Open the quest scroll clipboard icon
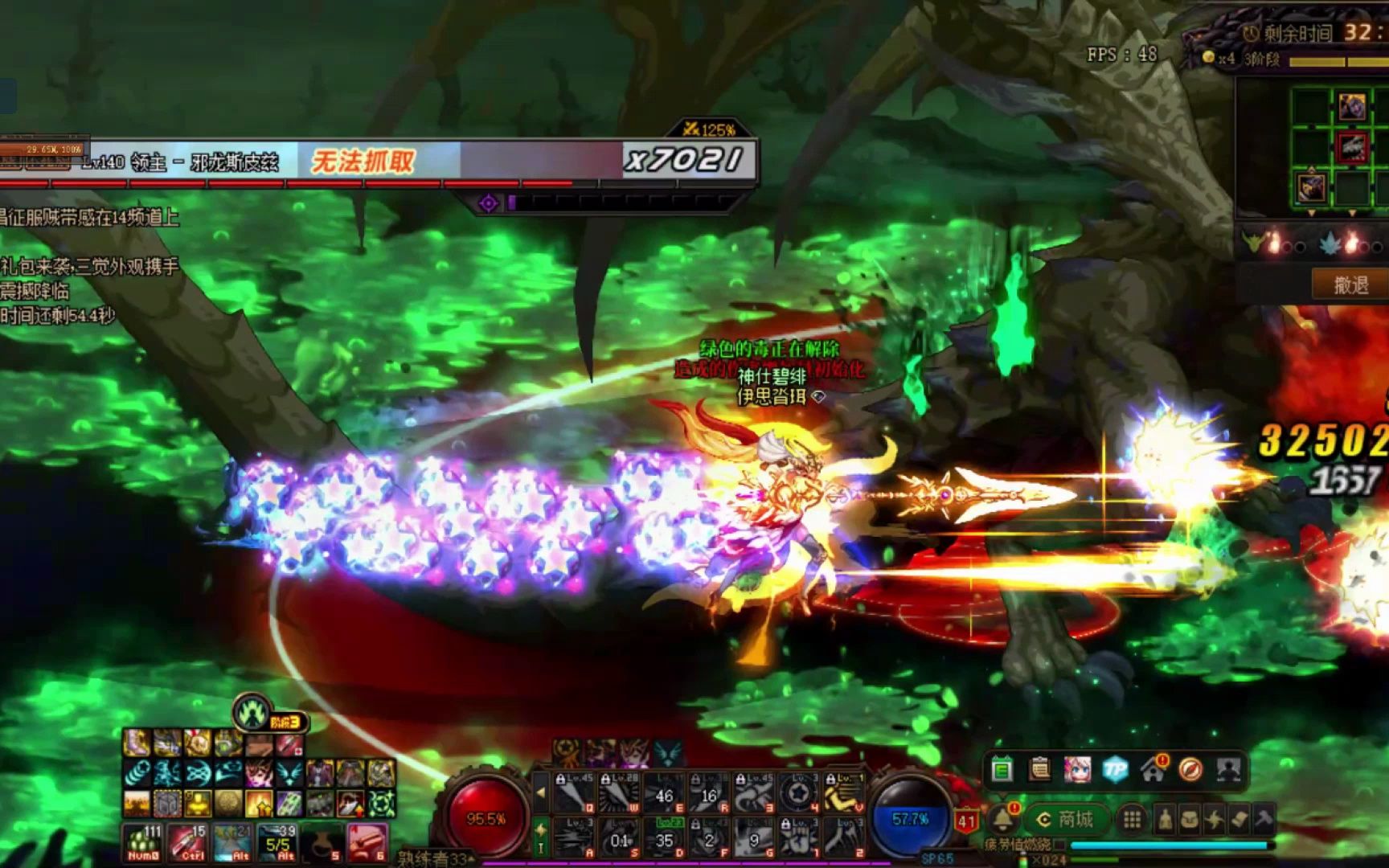The image size is (1389, 868). (1039, 771)
